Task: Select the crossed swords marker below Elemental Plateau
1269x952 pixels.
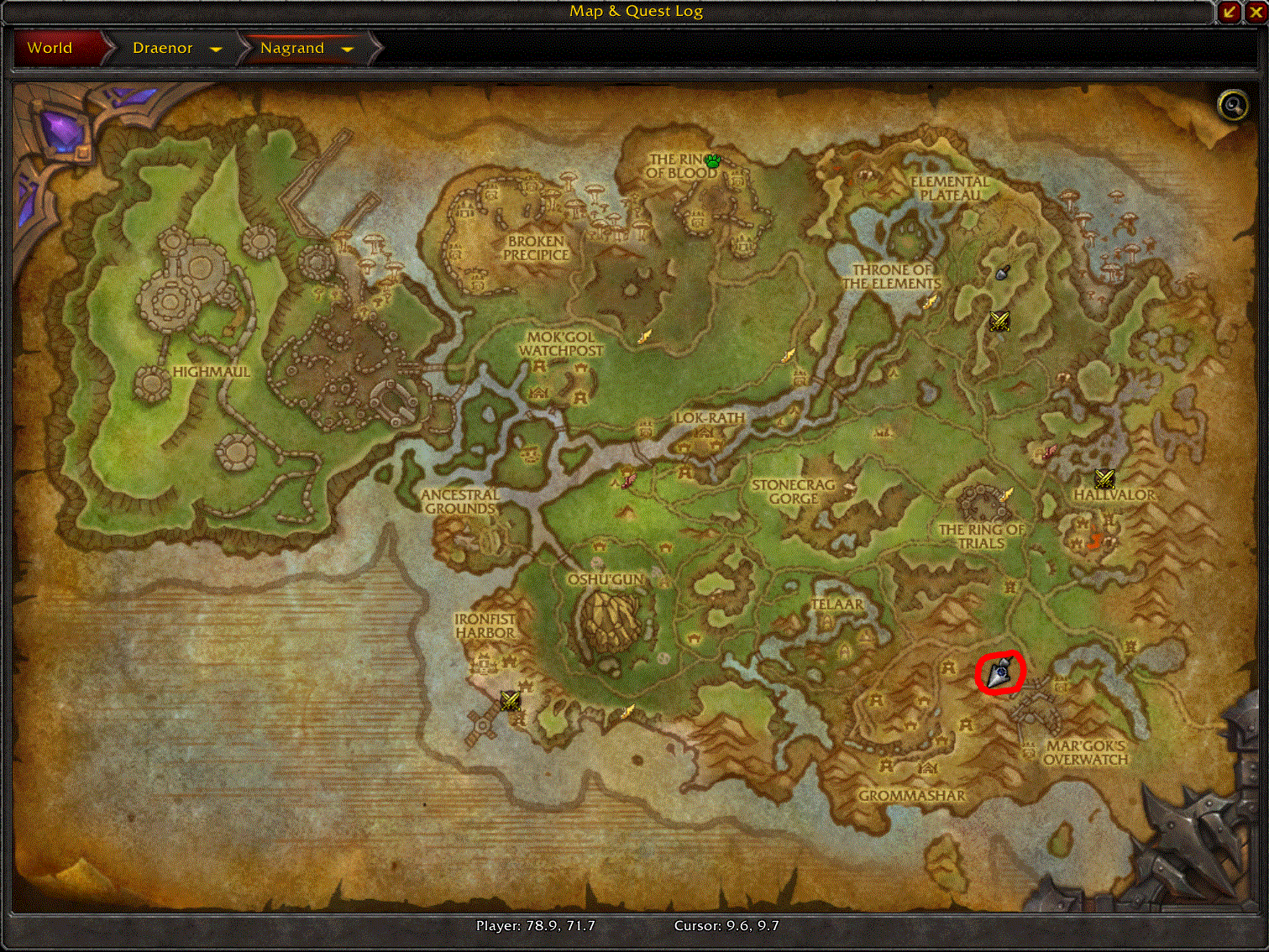Action: point(999,321)
